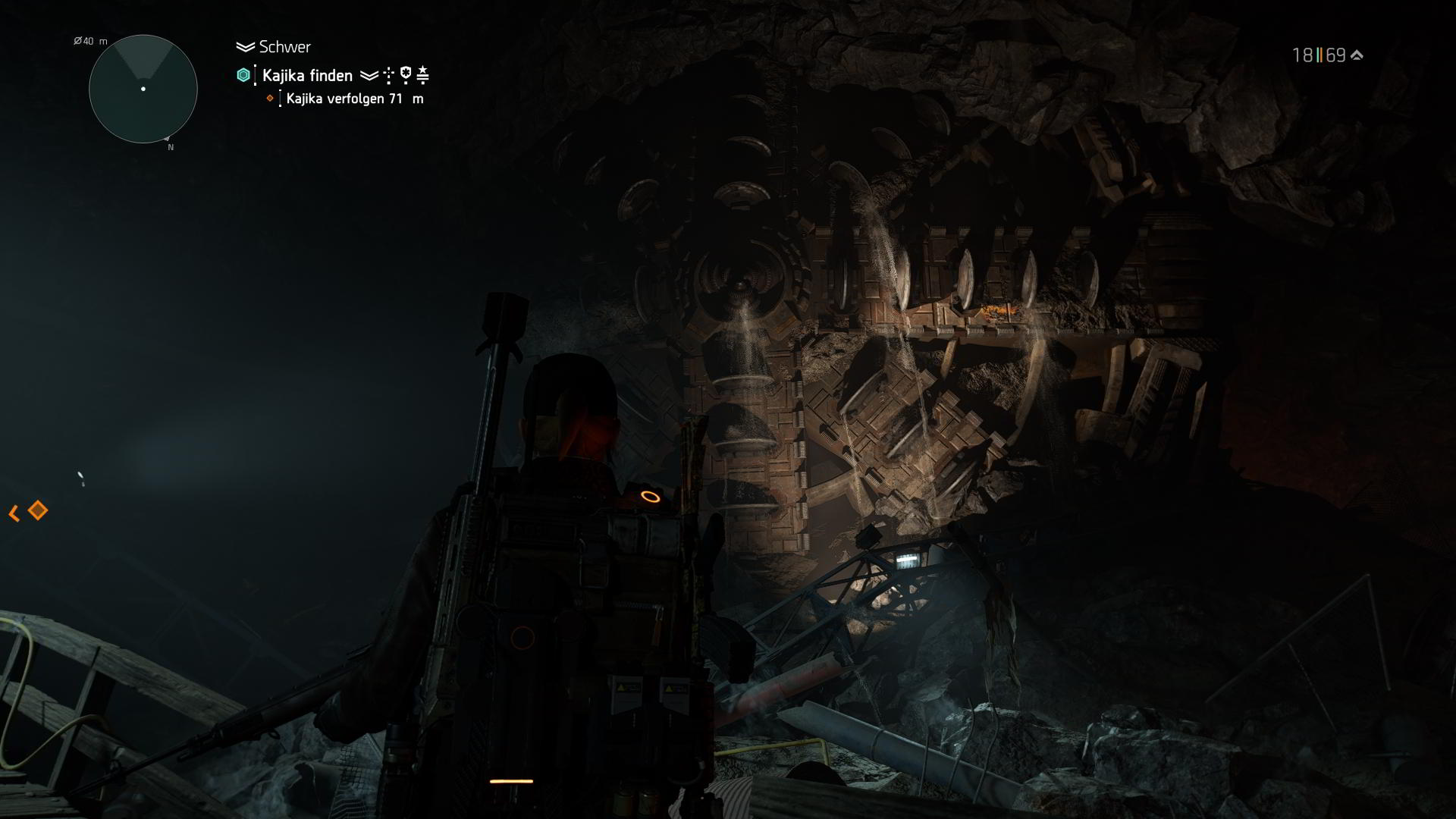Click the teal hexagon mission icon
Screen dimensions: 1456x819
point(243,74)
